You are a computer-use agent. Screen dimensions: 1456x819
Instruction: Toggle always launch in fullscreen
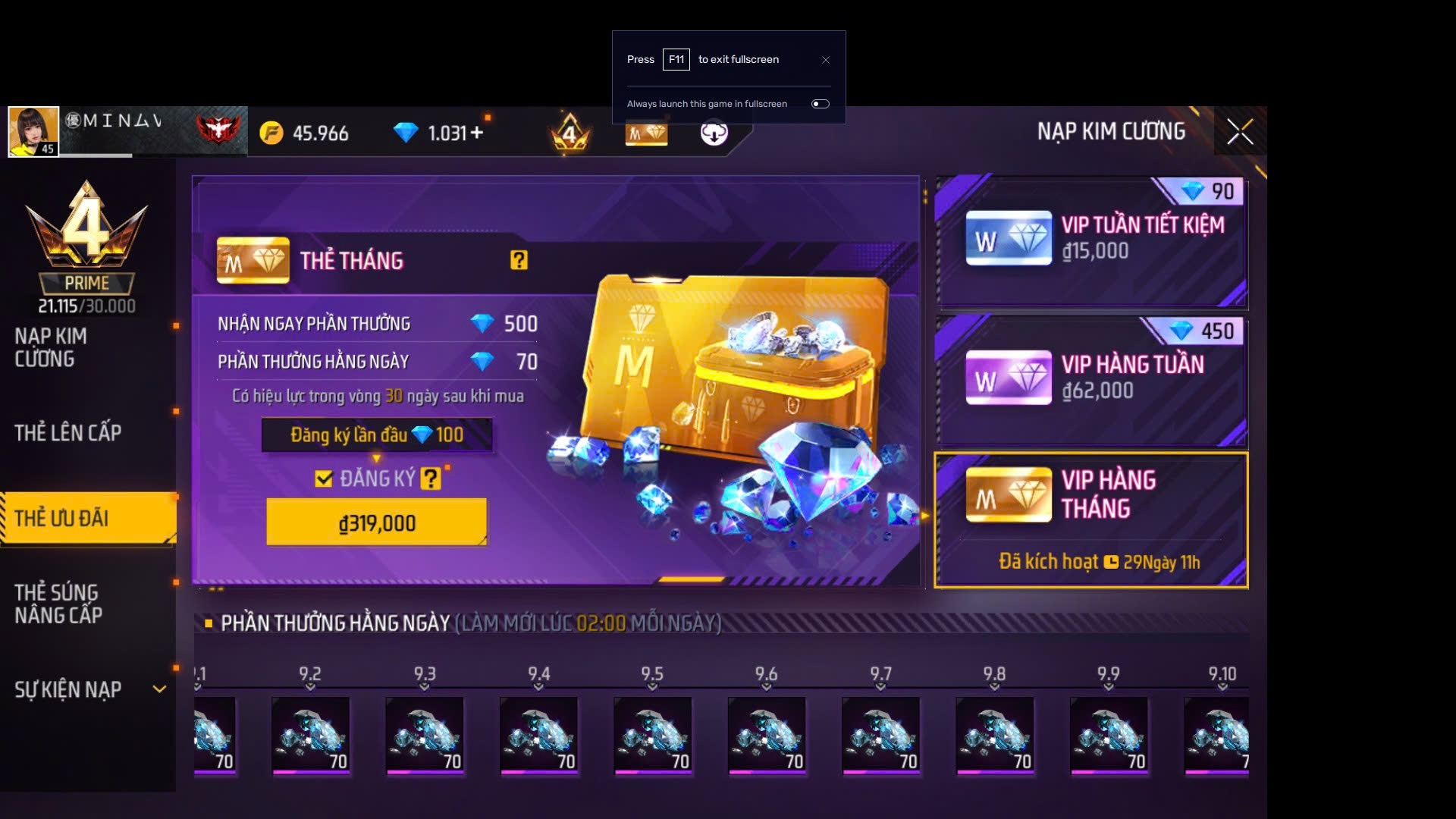coord(821,104)
